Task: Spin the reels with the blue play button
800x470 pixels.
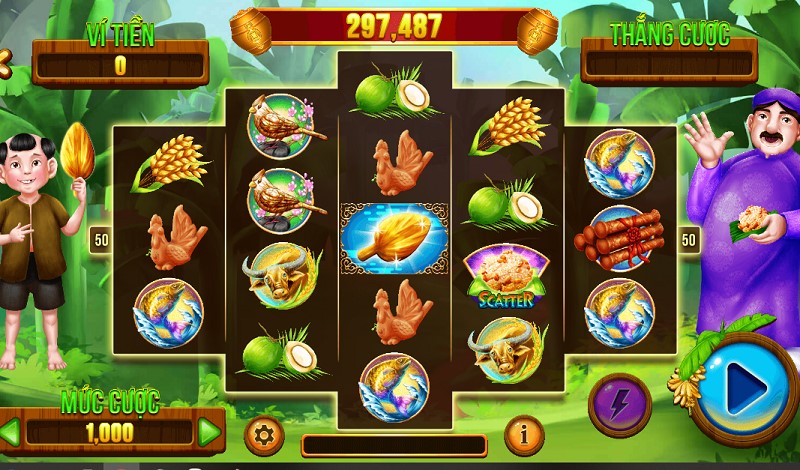Action: click(x=744, y=388)
